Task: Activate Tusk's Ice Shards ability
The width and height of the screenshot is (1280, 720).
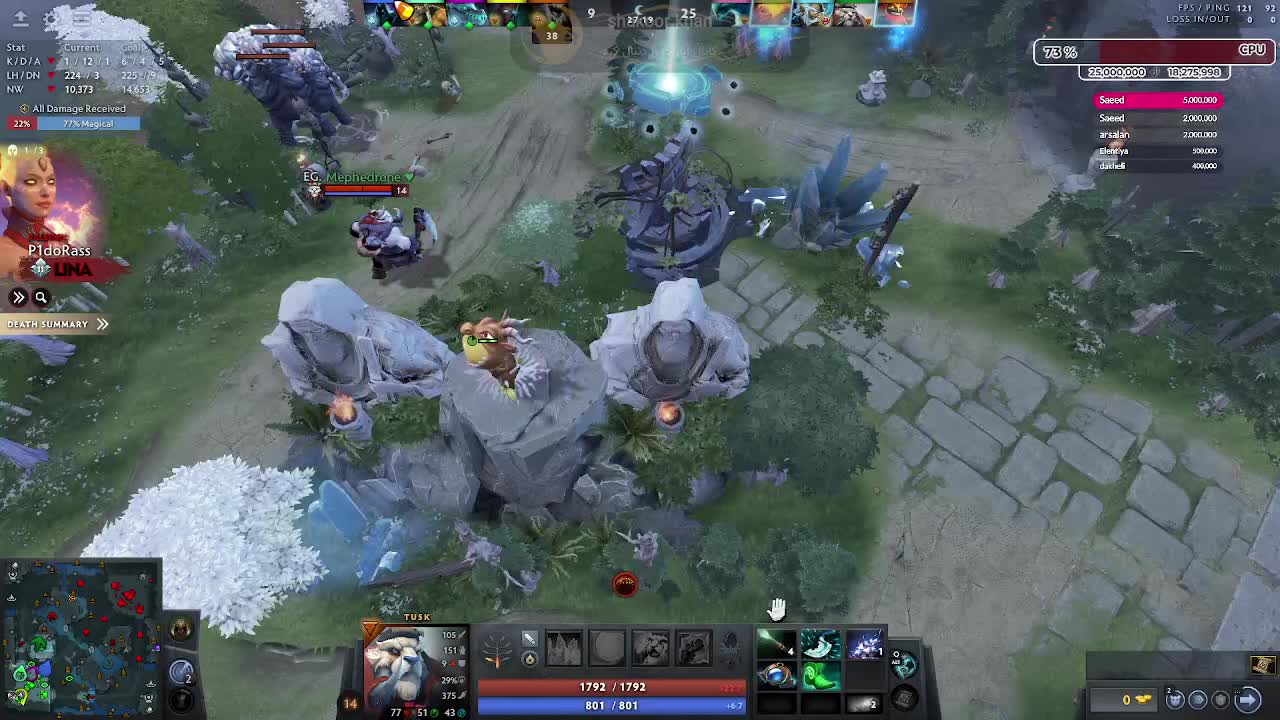Action: [x=563, y=648]
